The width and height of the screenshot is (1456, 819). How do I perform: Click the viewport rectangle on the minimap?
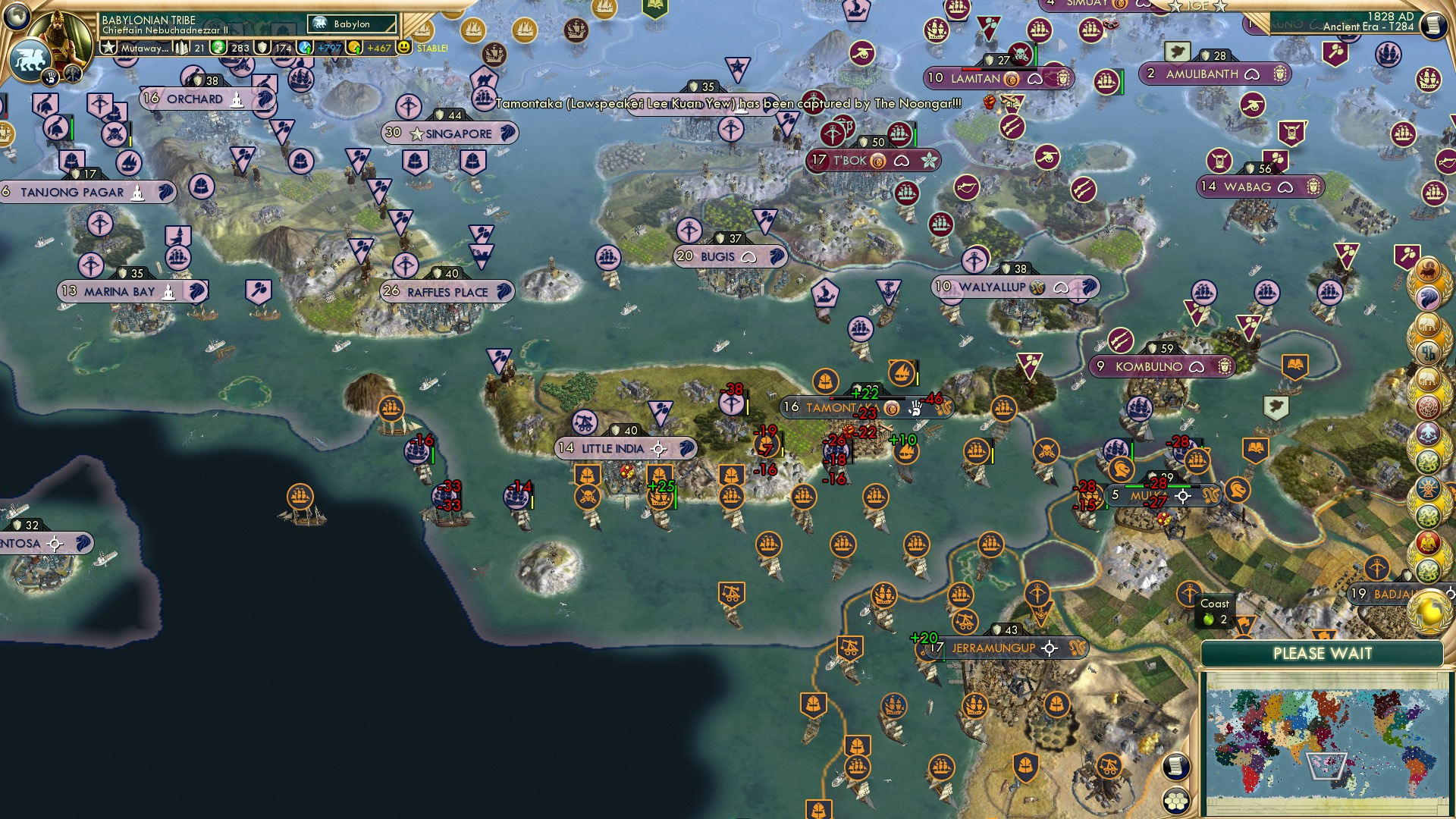[1326, 765]
